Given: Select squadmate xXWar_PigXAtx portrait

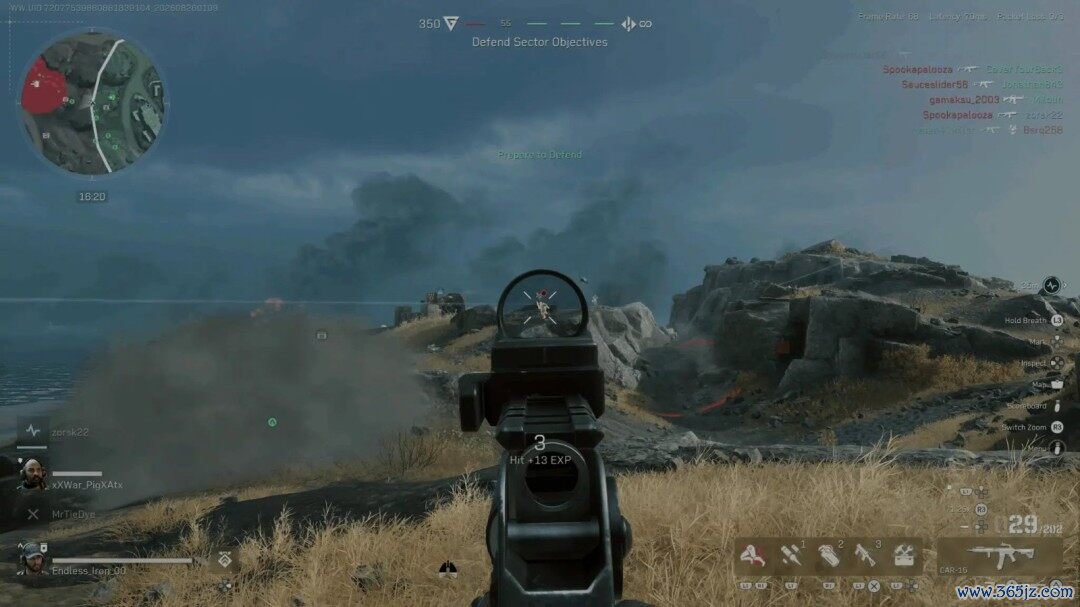Looking at the screenshot, I should [33, 473].
